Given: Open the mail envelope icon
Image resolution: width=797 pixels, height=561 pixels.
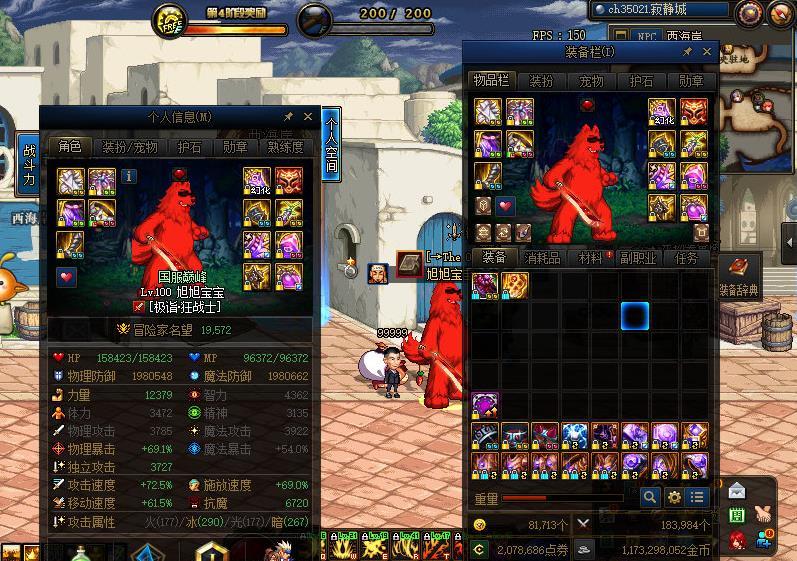Looking at the screenshot, I should point(737,491).
